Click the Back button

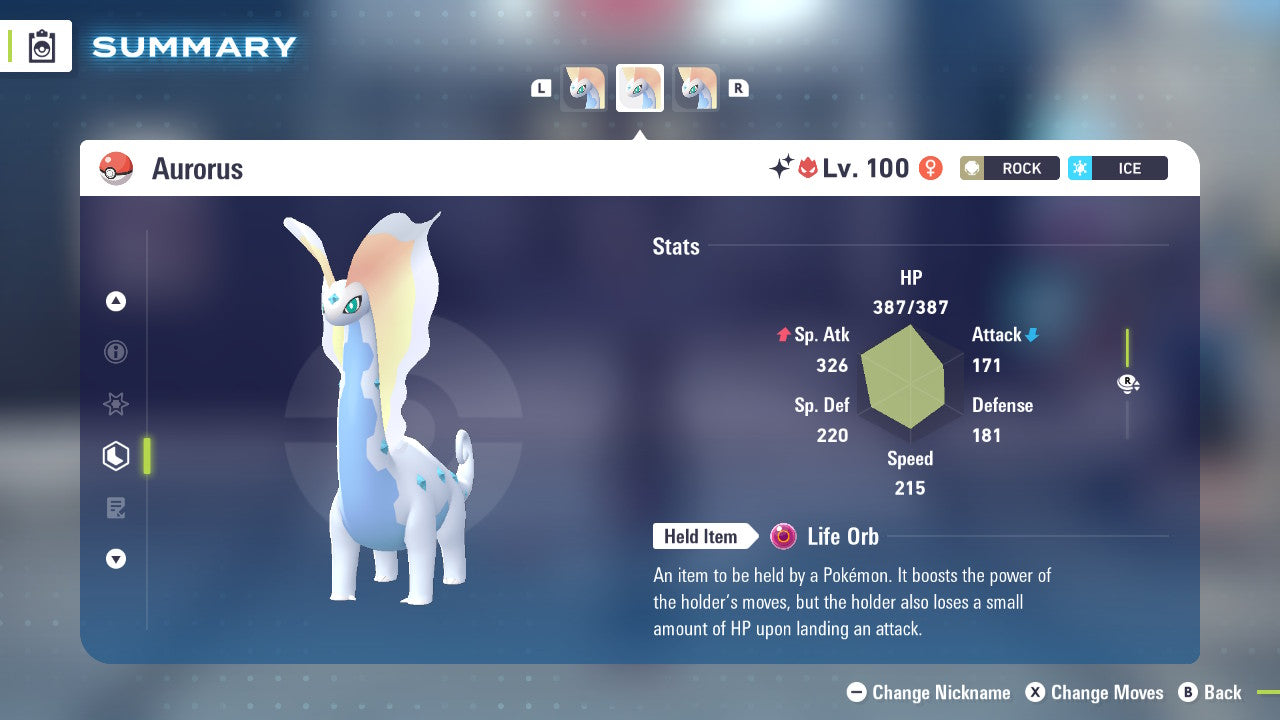(1211, 692)
